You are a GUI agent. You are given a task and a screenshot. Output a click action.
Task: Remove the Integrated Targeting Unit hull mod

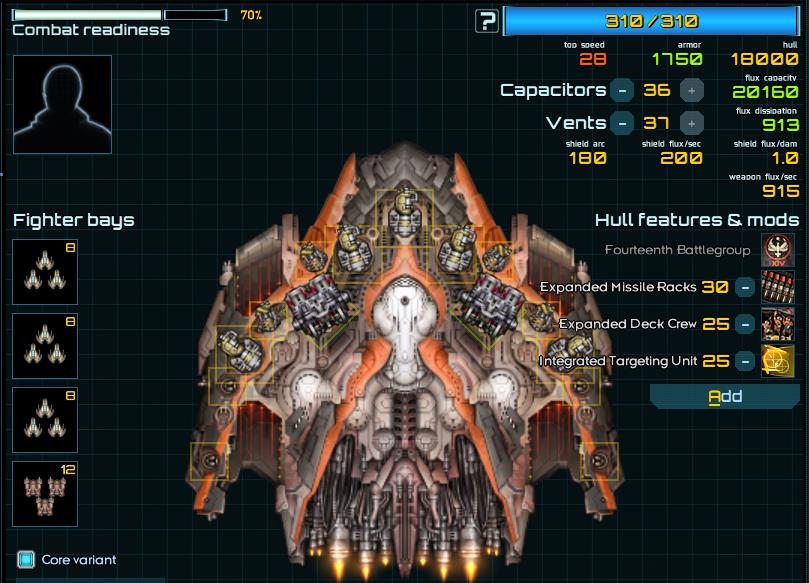point(744,361)
